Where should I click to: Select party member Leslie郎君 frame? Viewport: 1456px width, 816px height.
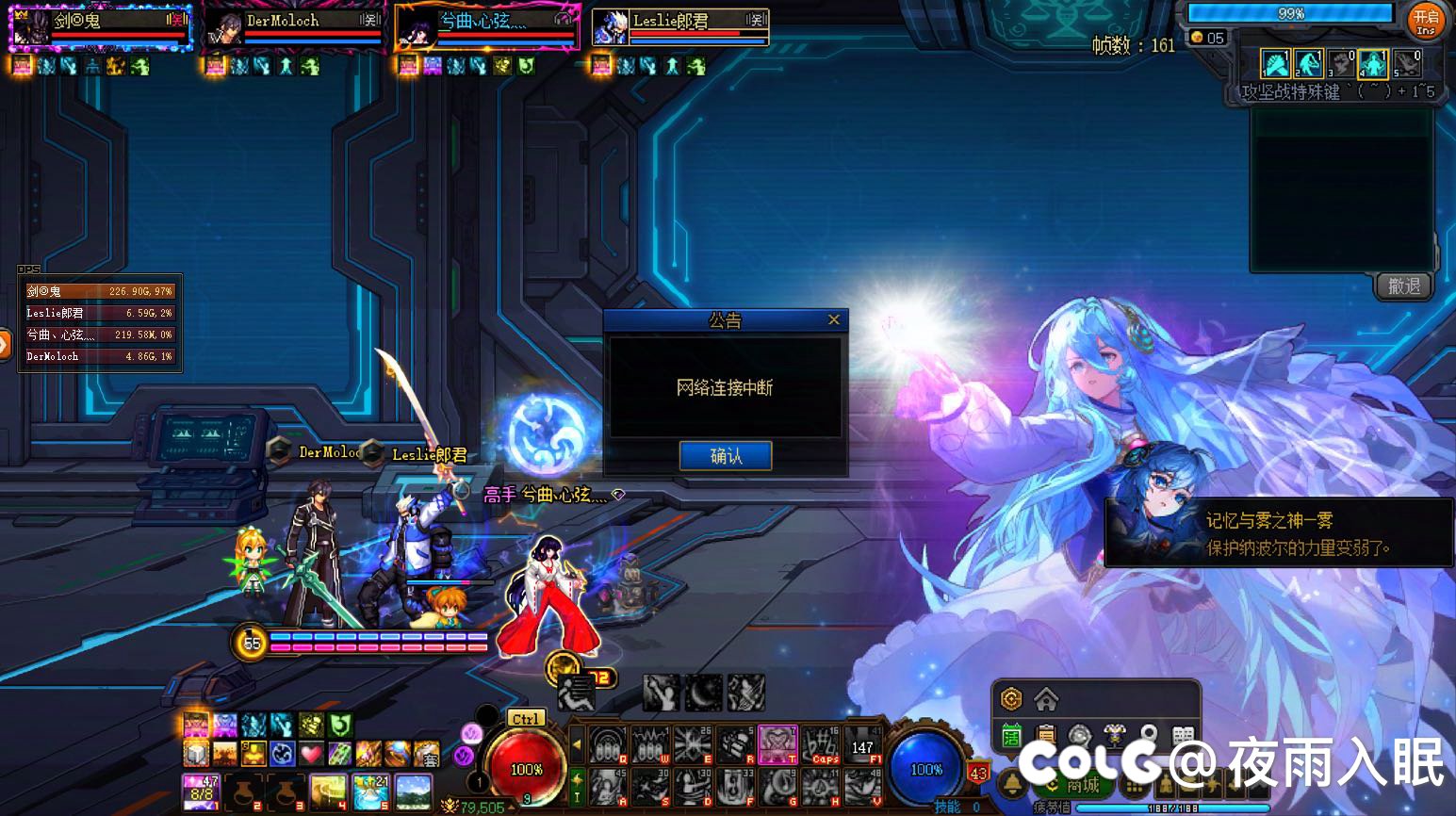(680, 26)
